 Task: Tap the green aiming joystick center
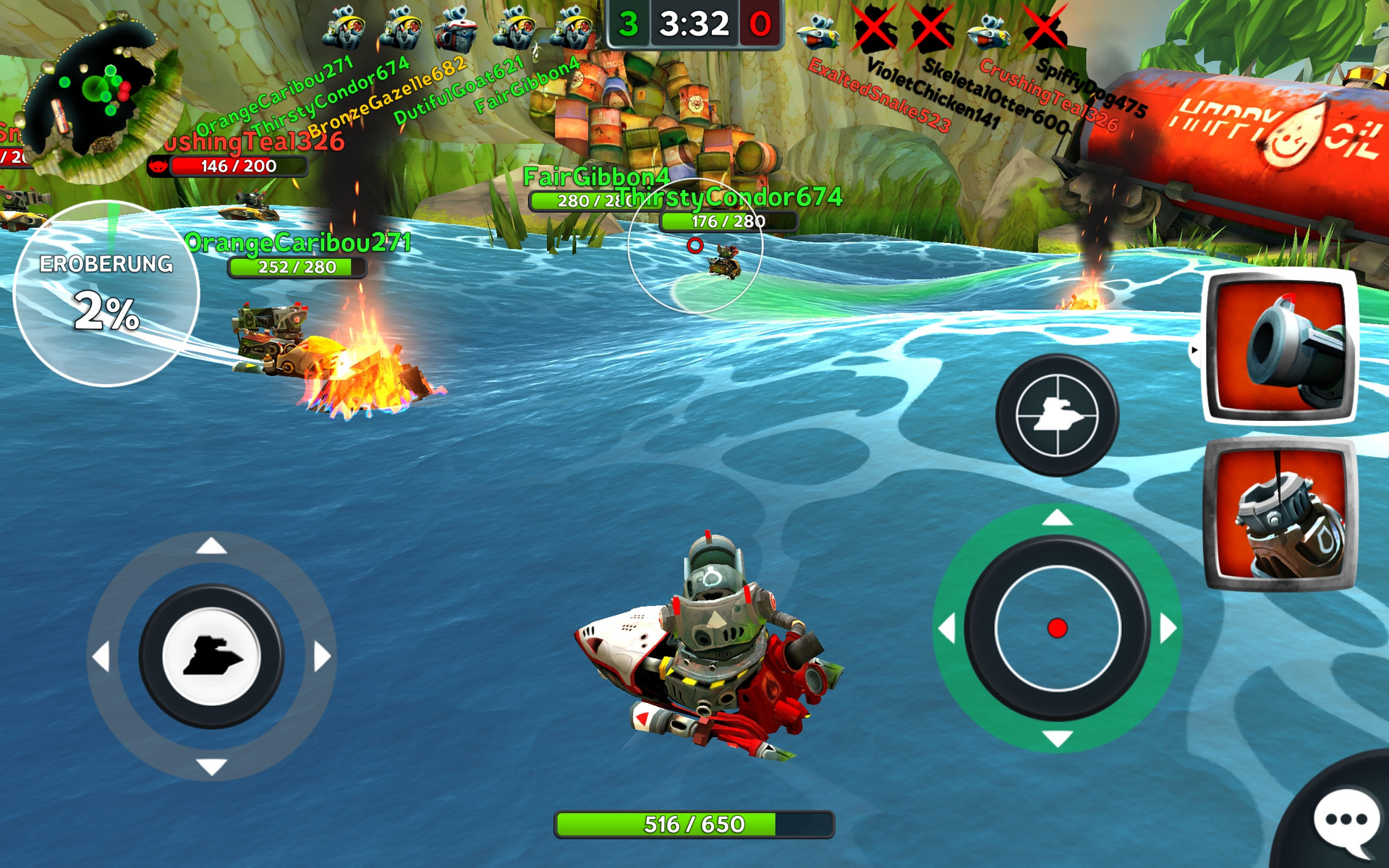1057,628
